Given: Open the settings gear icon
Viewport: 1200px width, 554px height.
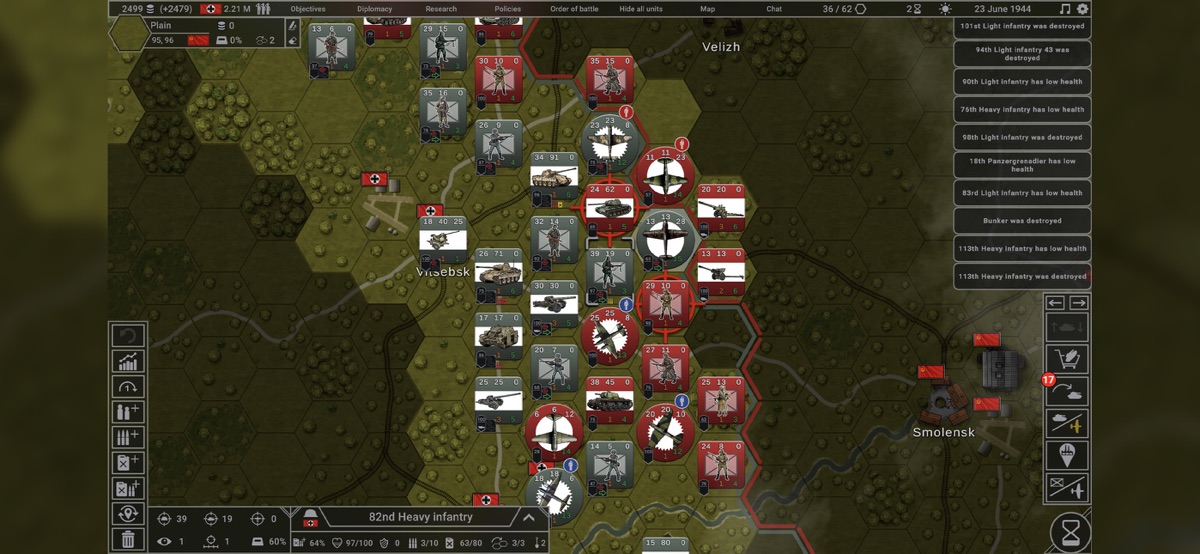Looking at the screenshot, I should [x=1083, y=9].
